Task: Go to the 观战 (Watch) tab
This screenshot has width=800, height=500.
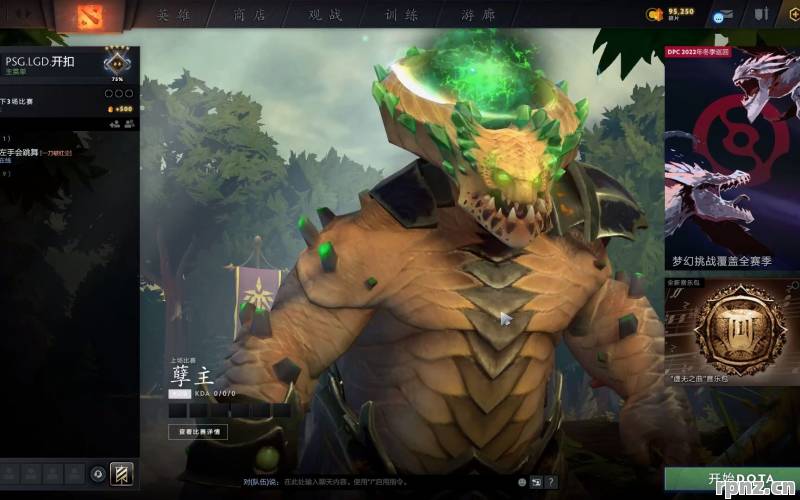Action: 325,15
